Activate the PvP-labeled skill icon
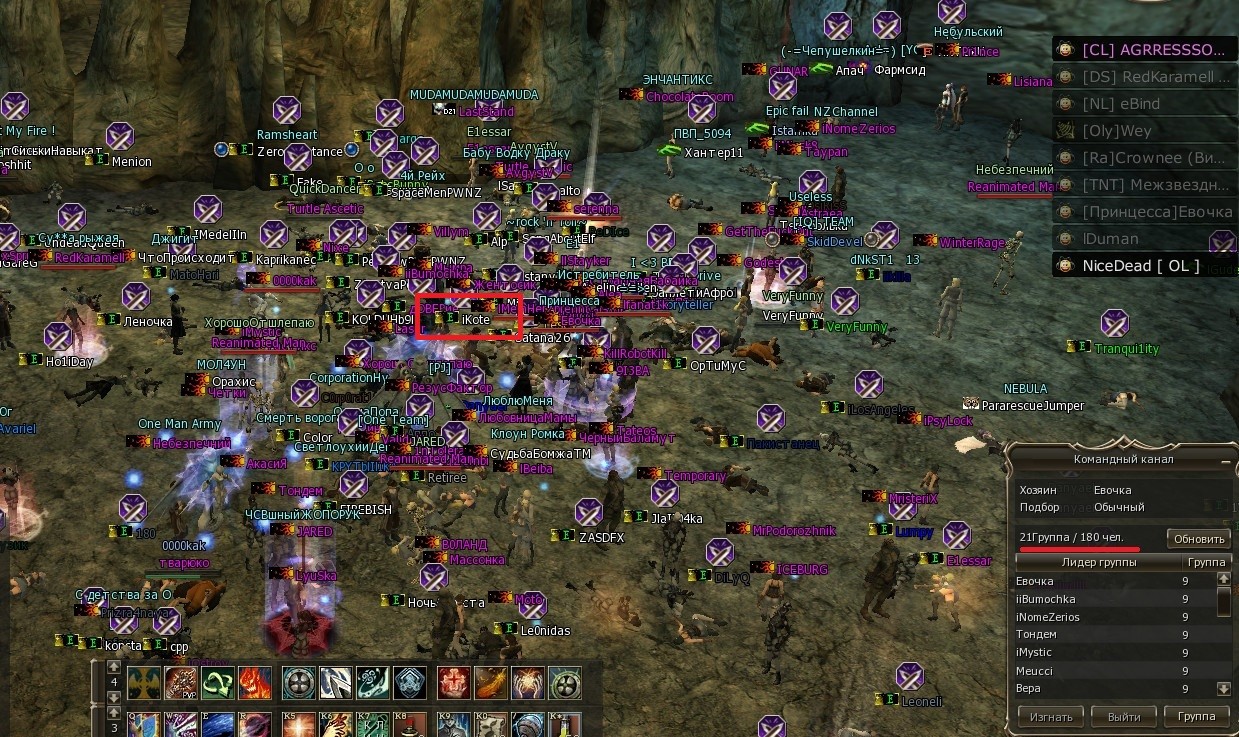 point(181,682)
